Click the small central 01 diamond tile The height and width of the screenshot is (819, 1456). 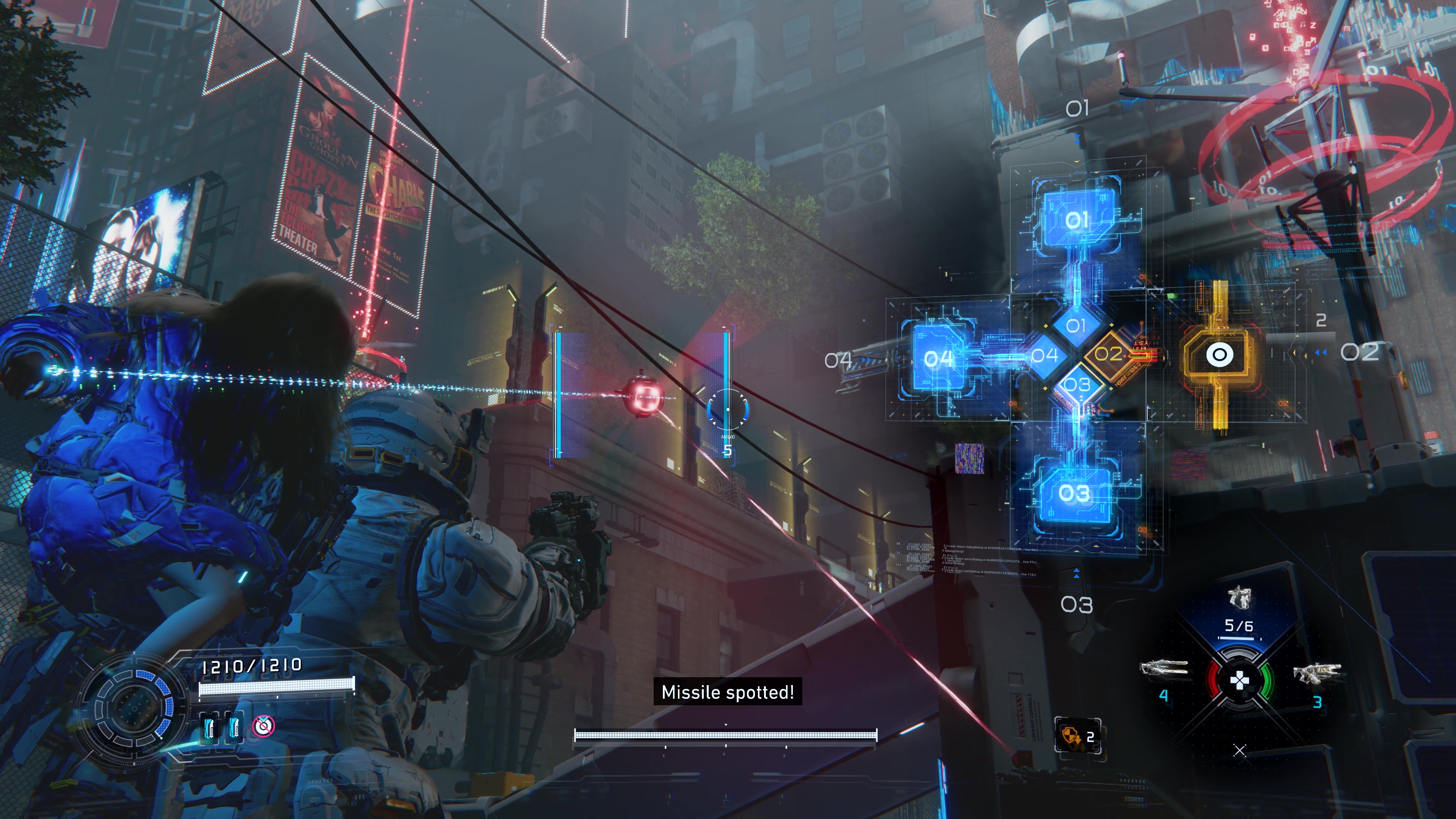[x=1076, y=326]
